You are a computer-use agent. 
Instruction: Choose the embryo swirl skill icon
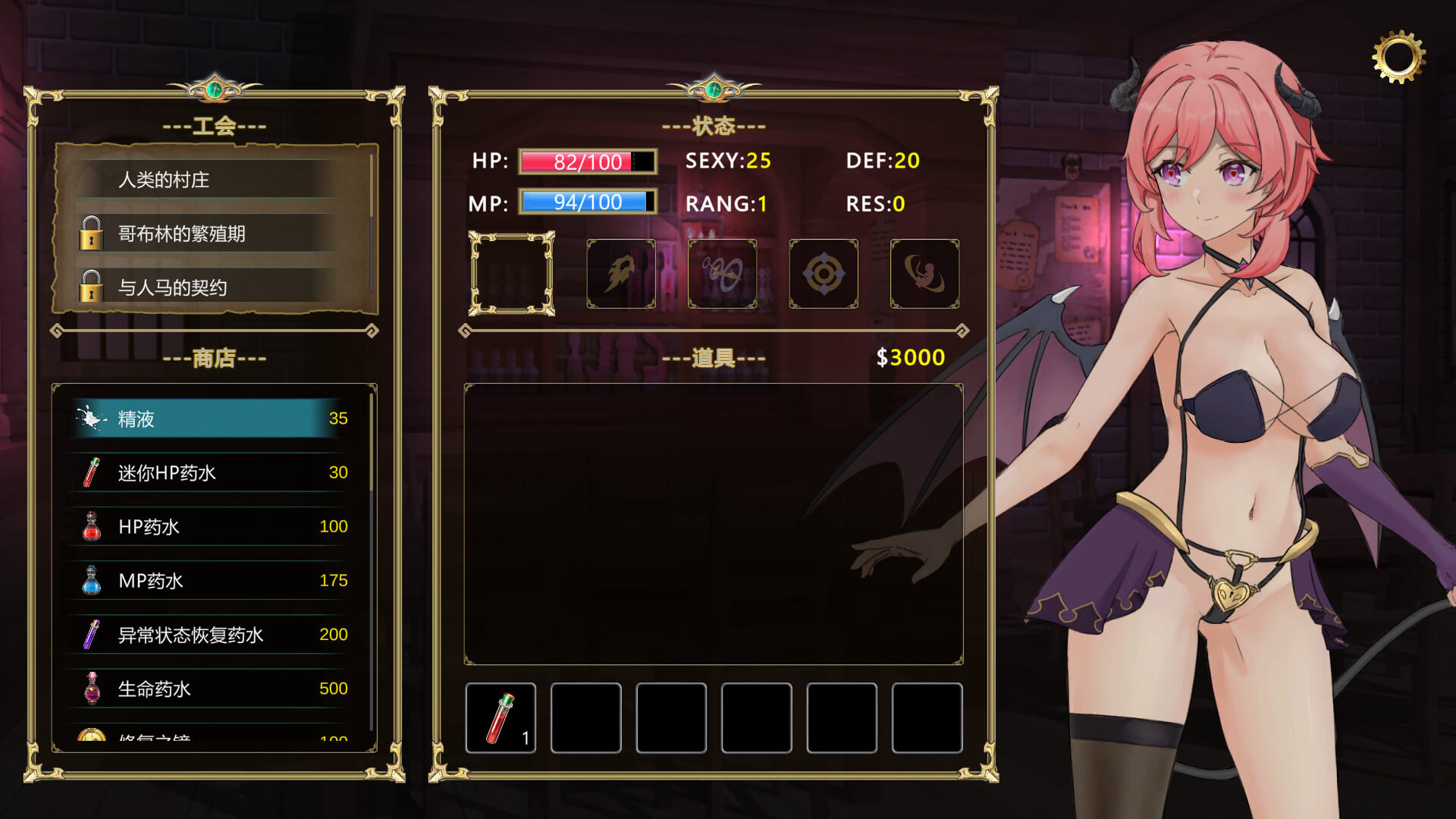click(924, 274)
